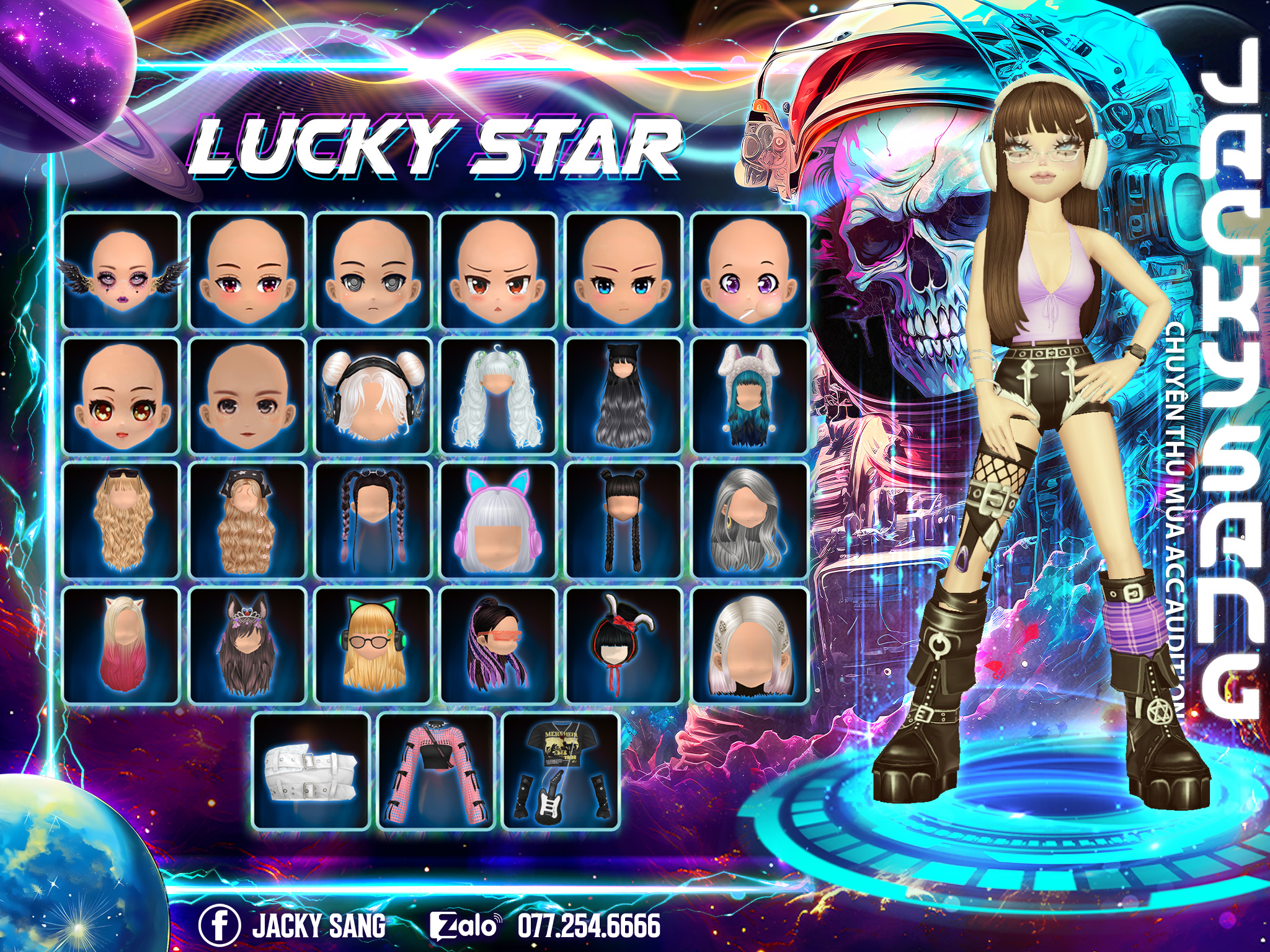1270x952 pixels.
Task: Pick the teal hair with bunny hood
Action: (750, 396)
